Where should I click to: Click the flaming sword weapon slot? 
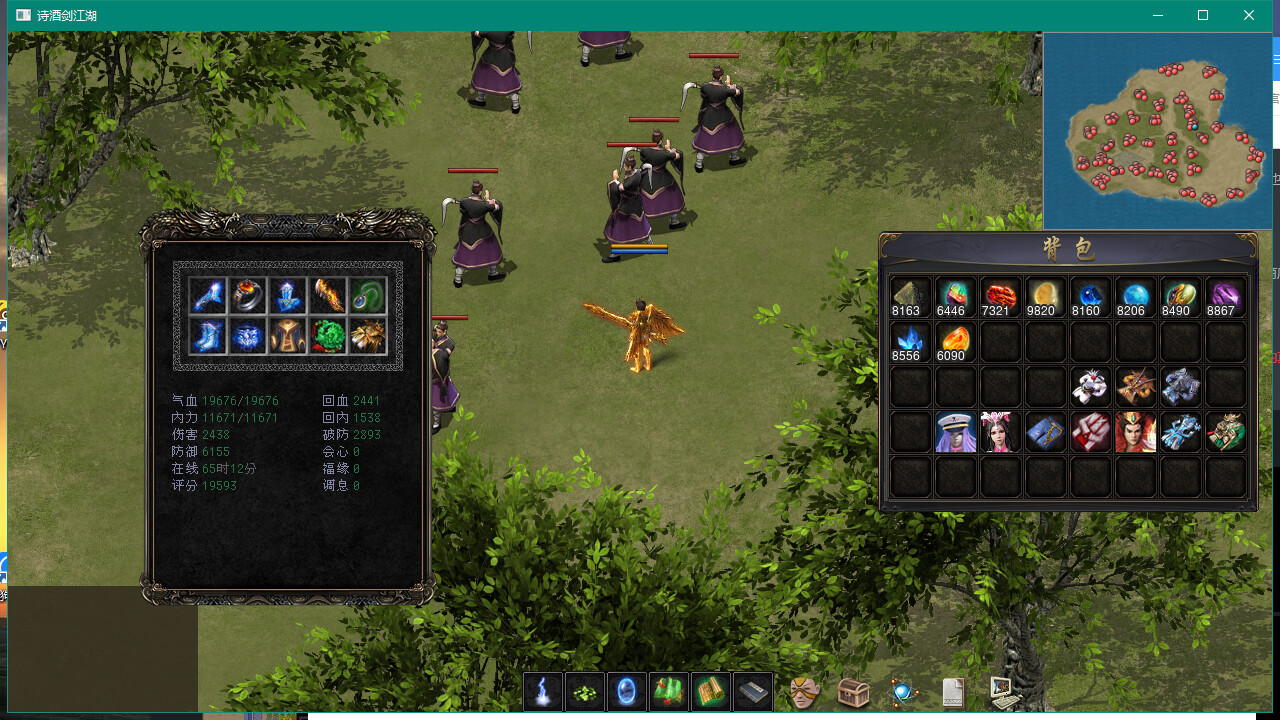[328, 295]
